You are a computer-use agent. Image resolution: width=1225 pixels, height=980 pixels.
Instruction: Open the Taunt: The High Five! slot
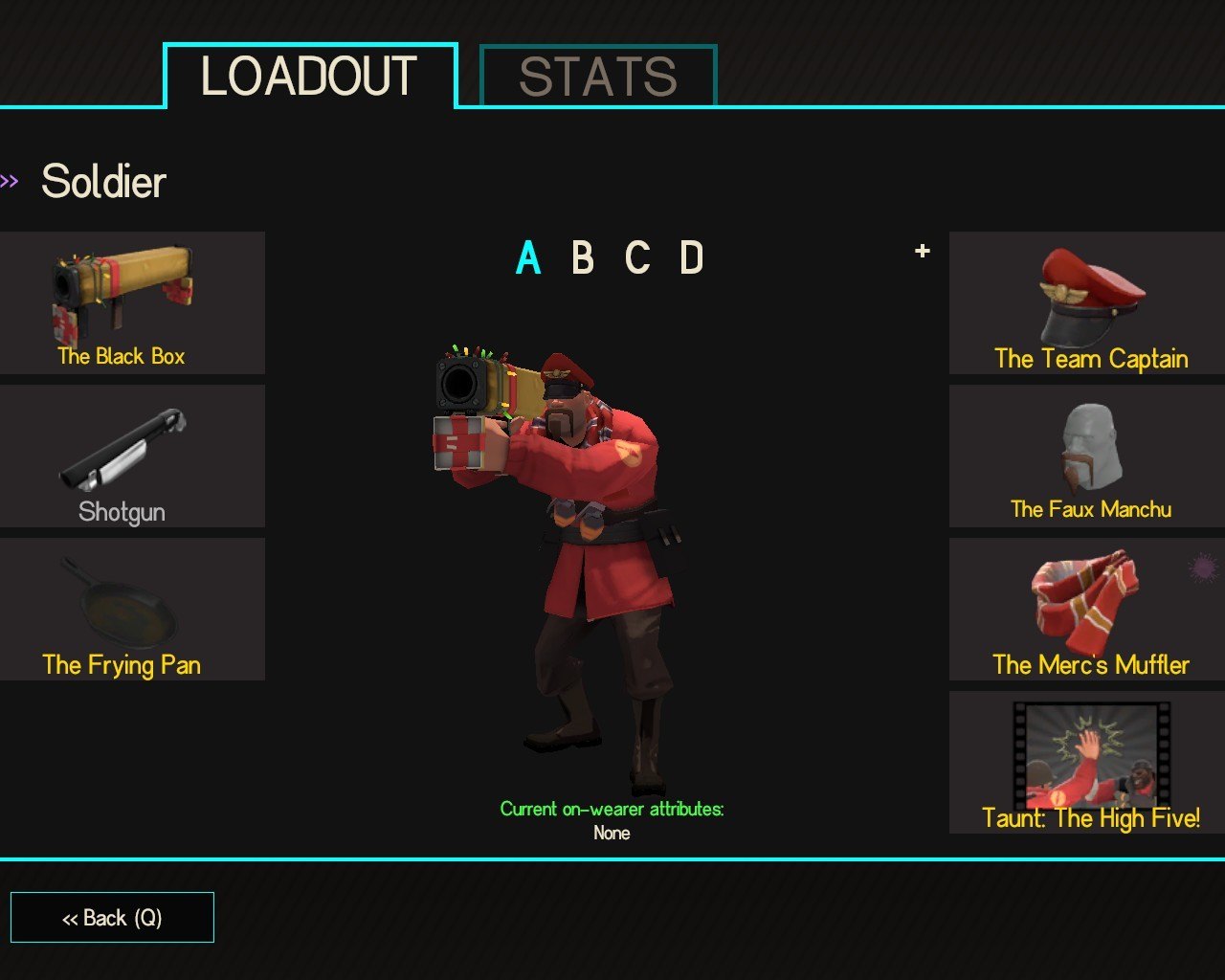(1087, 763)
